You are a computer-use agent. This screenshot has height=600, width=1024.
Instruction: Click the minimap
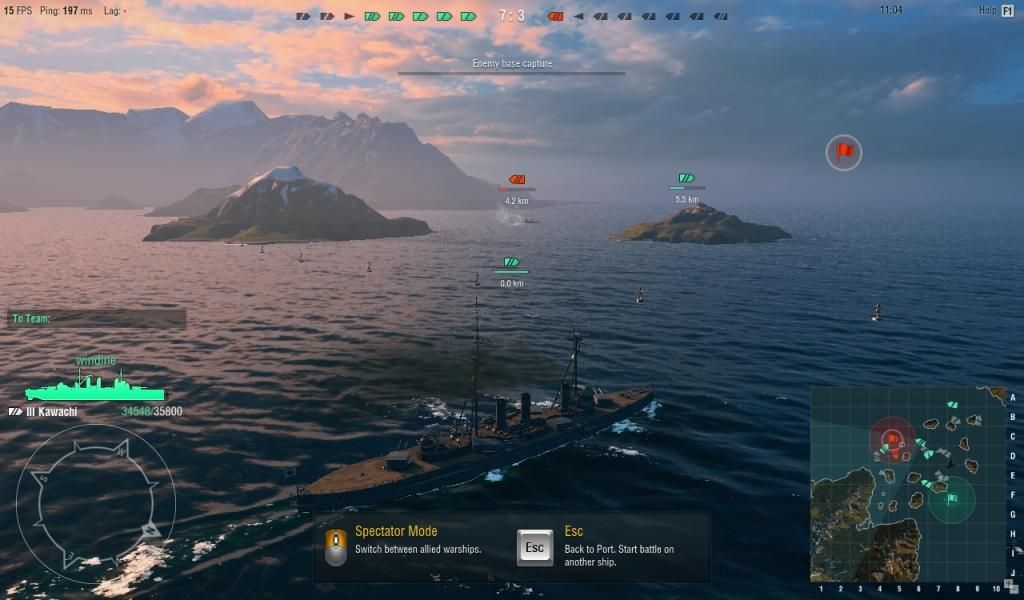click(x=908, y=484)
